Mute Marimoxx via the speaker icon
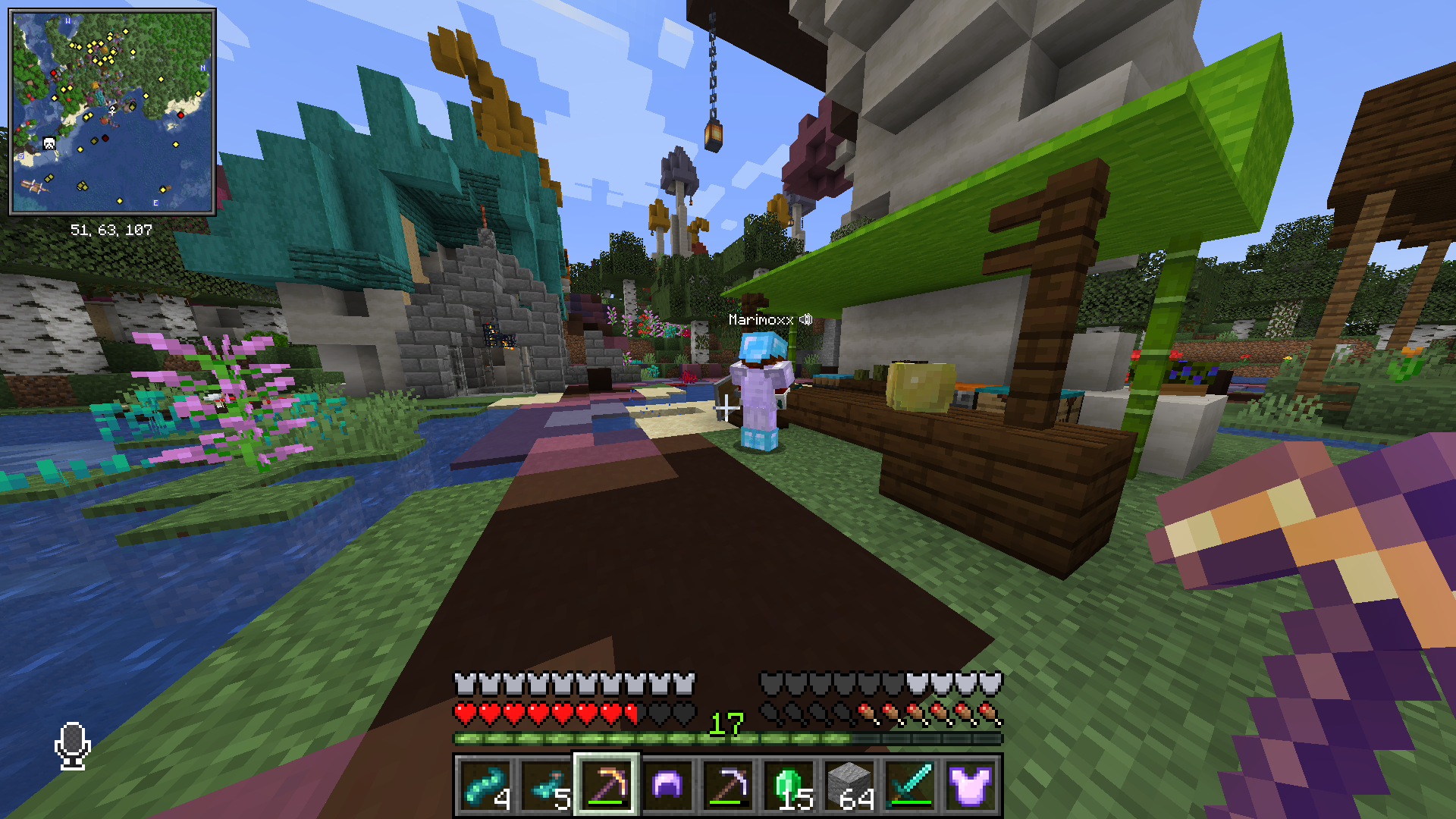Screen dimensions: 1456x819 pos(806,319)
